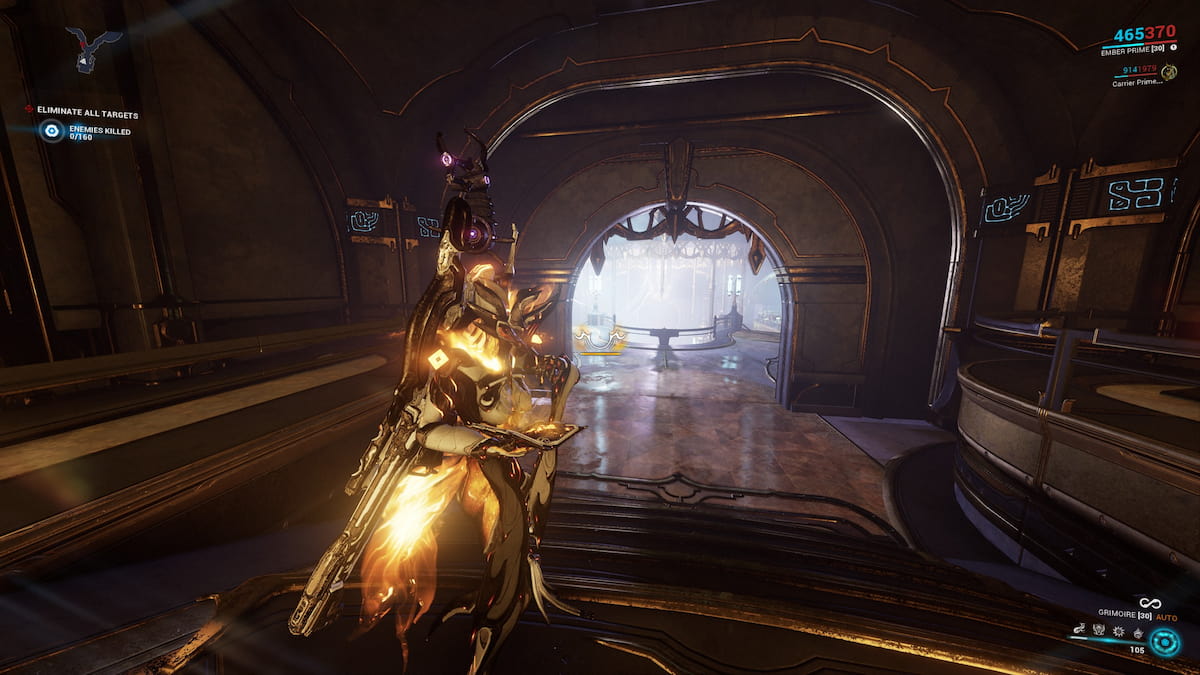Select the Carrier Prime companion icon
This screenshot has width=1200, height=675.
1168,72
